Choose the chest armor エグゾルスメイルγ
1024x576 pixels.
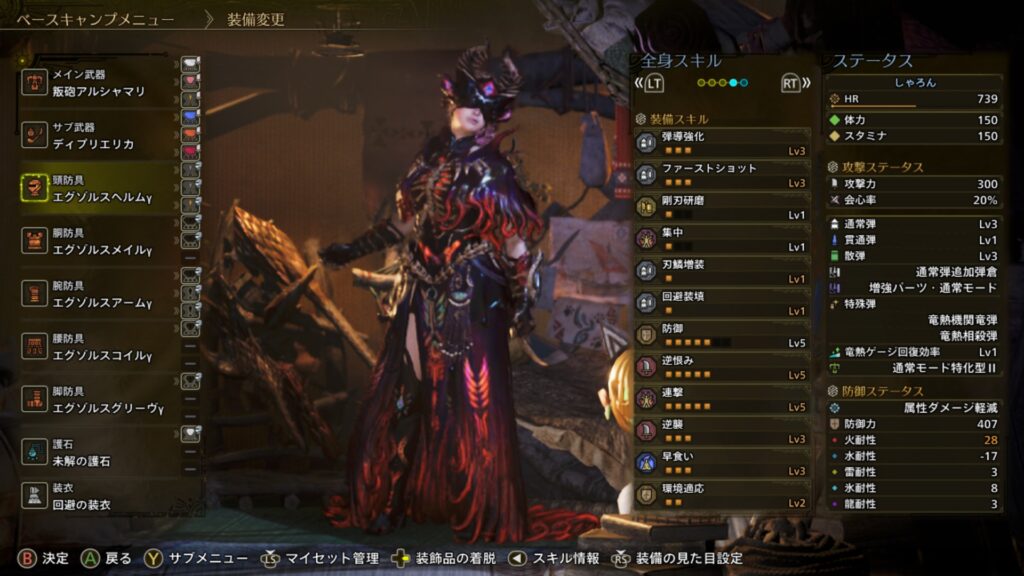click(x=98, y=241)
